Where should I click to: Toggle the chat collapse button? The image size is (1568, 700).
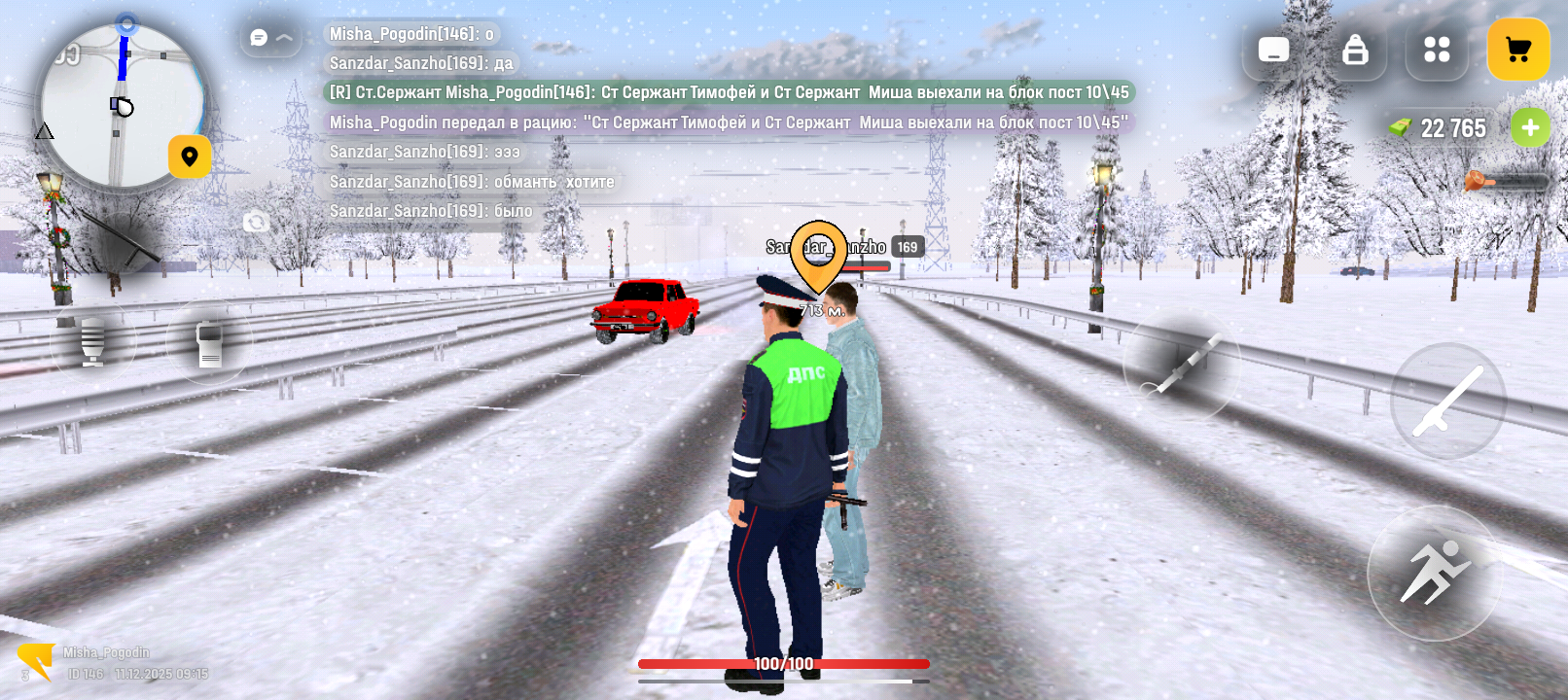[x=271, y=37]
